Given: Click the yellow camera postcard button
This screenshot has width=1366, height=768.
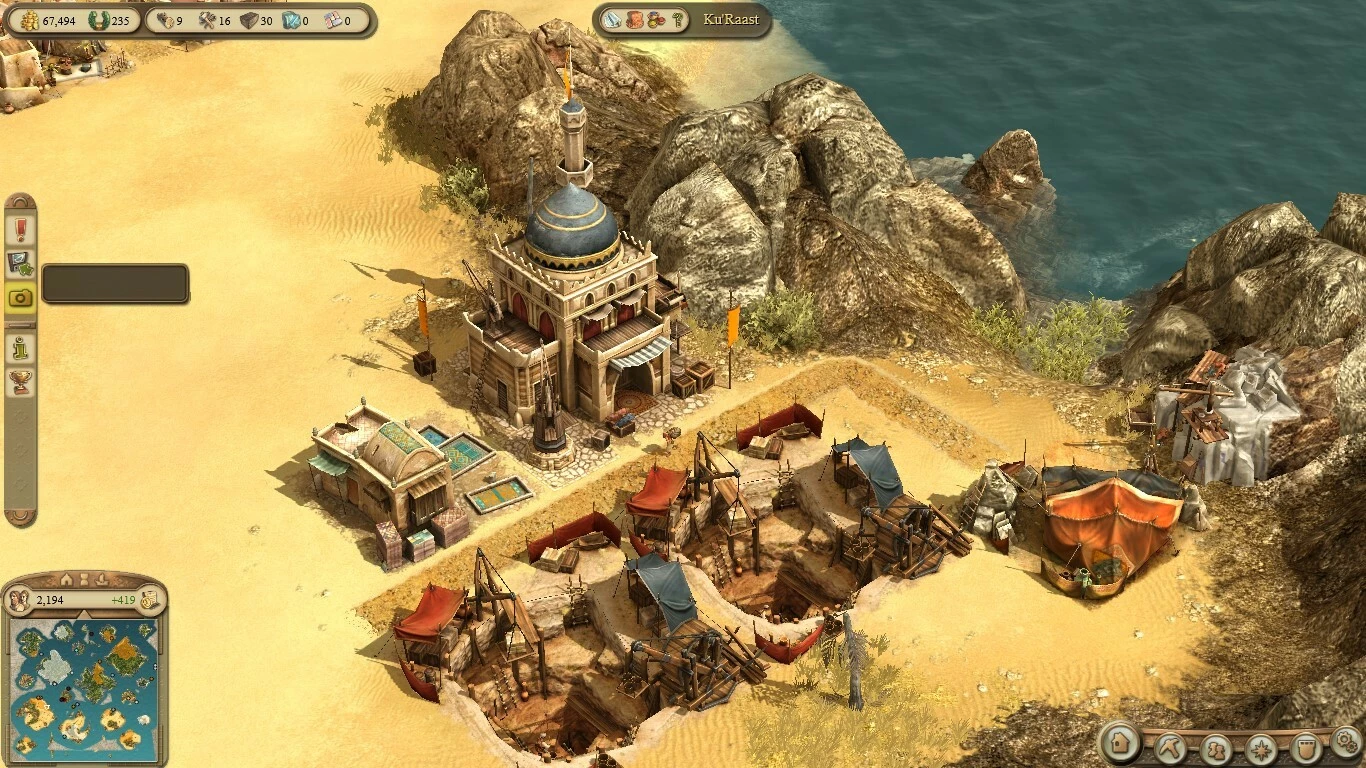Looking at the screenshot, I should click(x=21, y=297).
